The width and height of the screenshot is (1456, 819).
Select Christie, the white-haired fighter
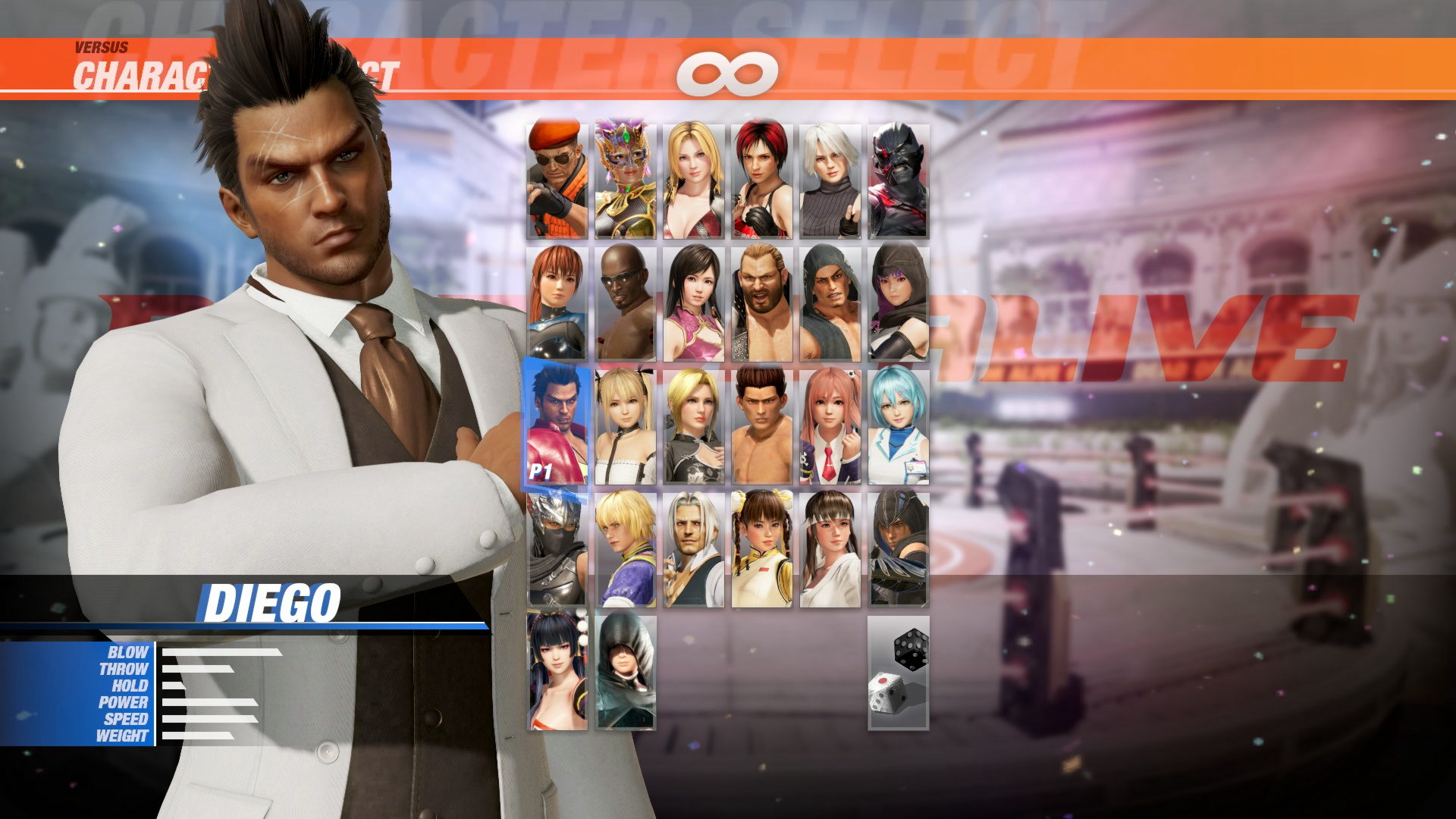830,178
